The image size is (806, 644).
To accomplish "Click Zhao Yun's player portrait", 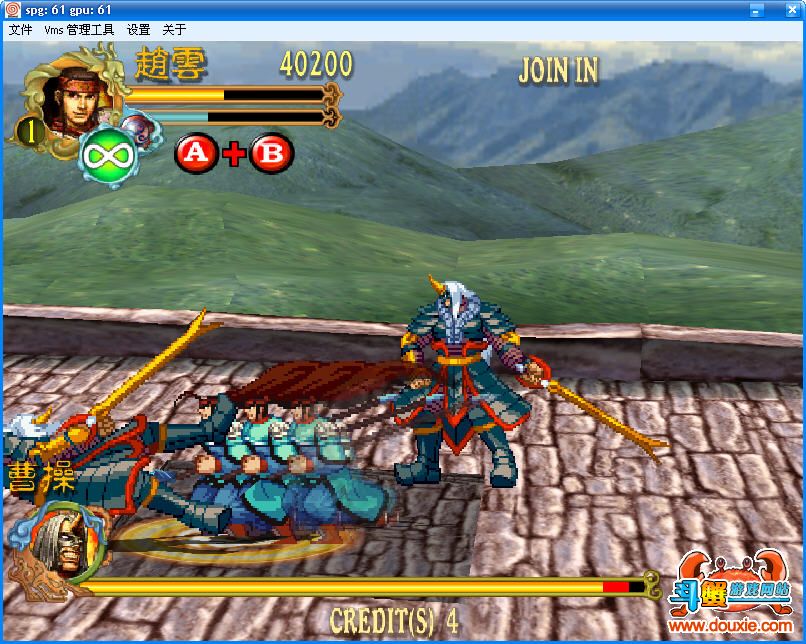I will (68, 101).
